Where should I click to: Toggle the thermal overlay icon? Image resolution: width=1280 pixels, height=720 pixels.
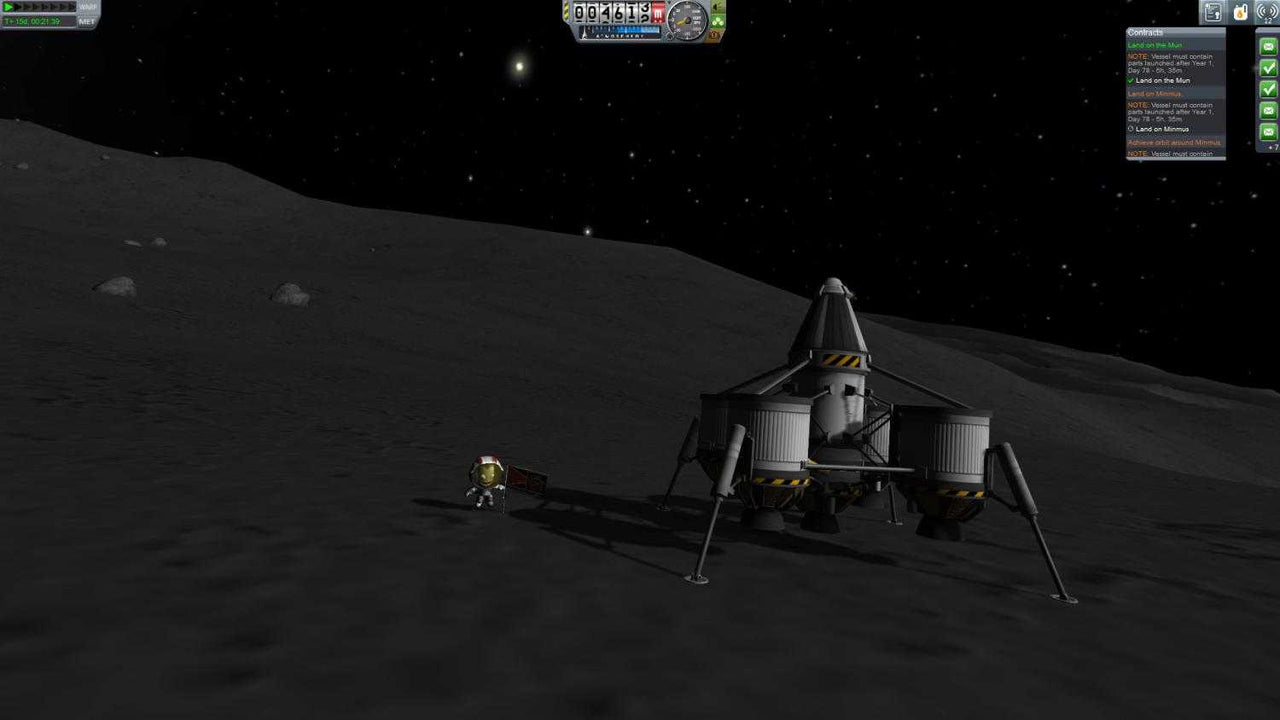point(1240,13)
